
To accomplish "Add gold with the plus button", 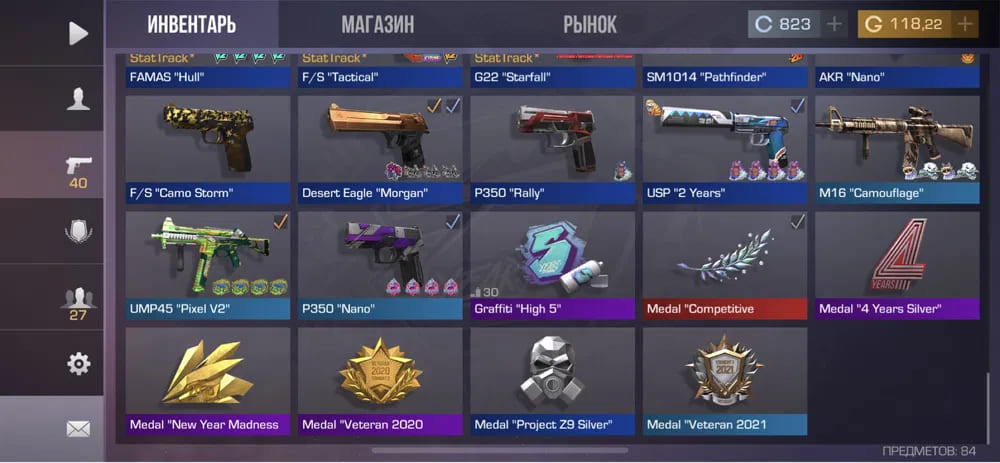I will click(964, 24).
